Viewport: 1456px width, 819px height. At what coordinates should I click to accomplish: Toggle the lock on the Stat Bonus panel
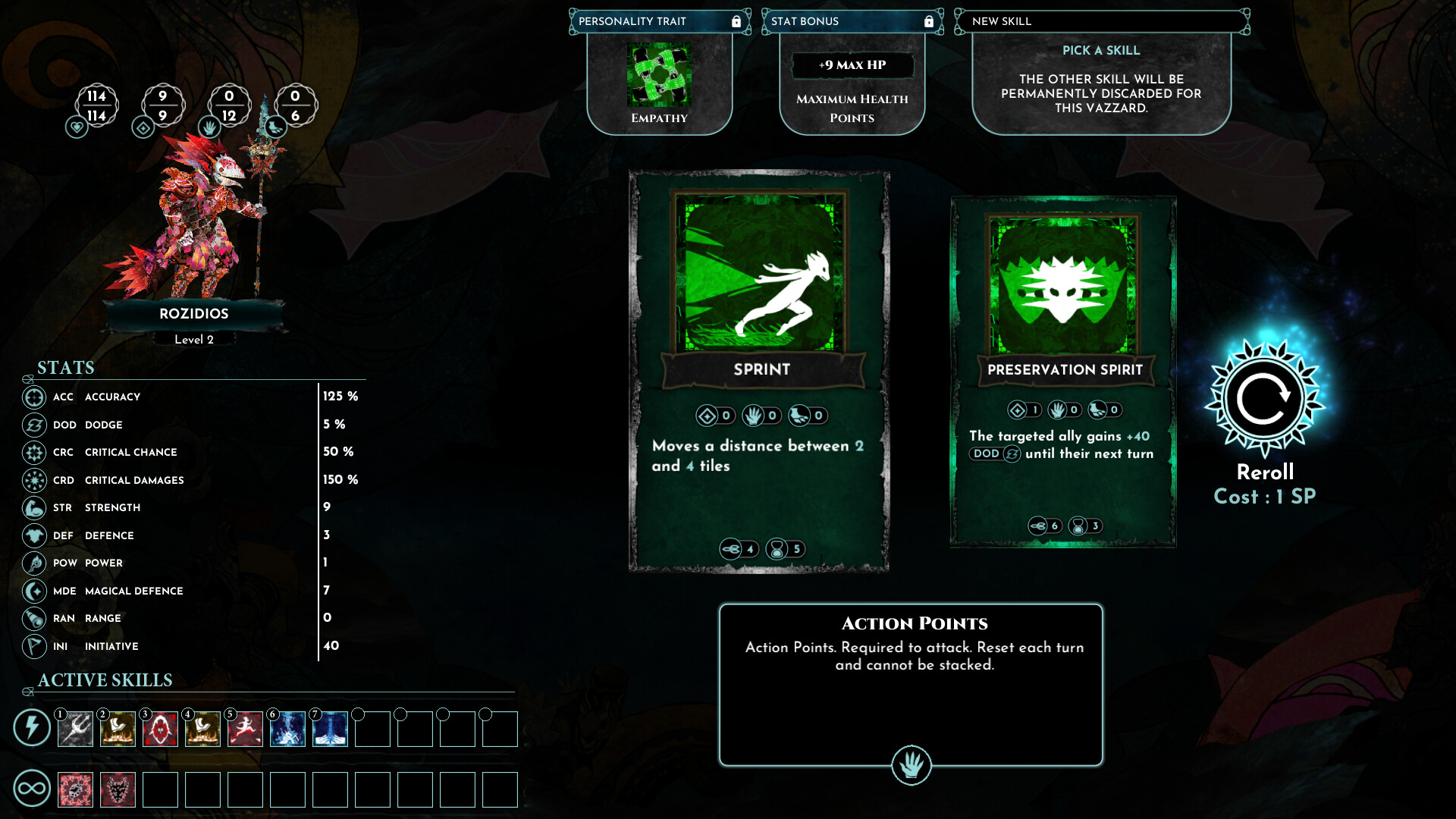click(929, 21)
